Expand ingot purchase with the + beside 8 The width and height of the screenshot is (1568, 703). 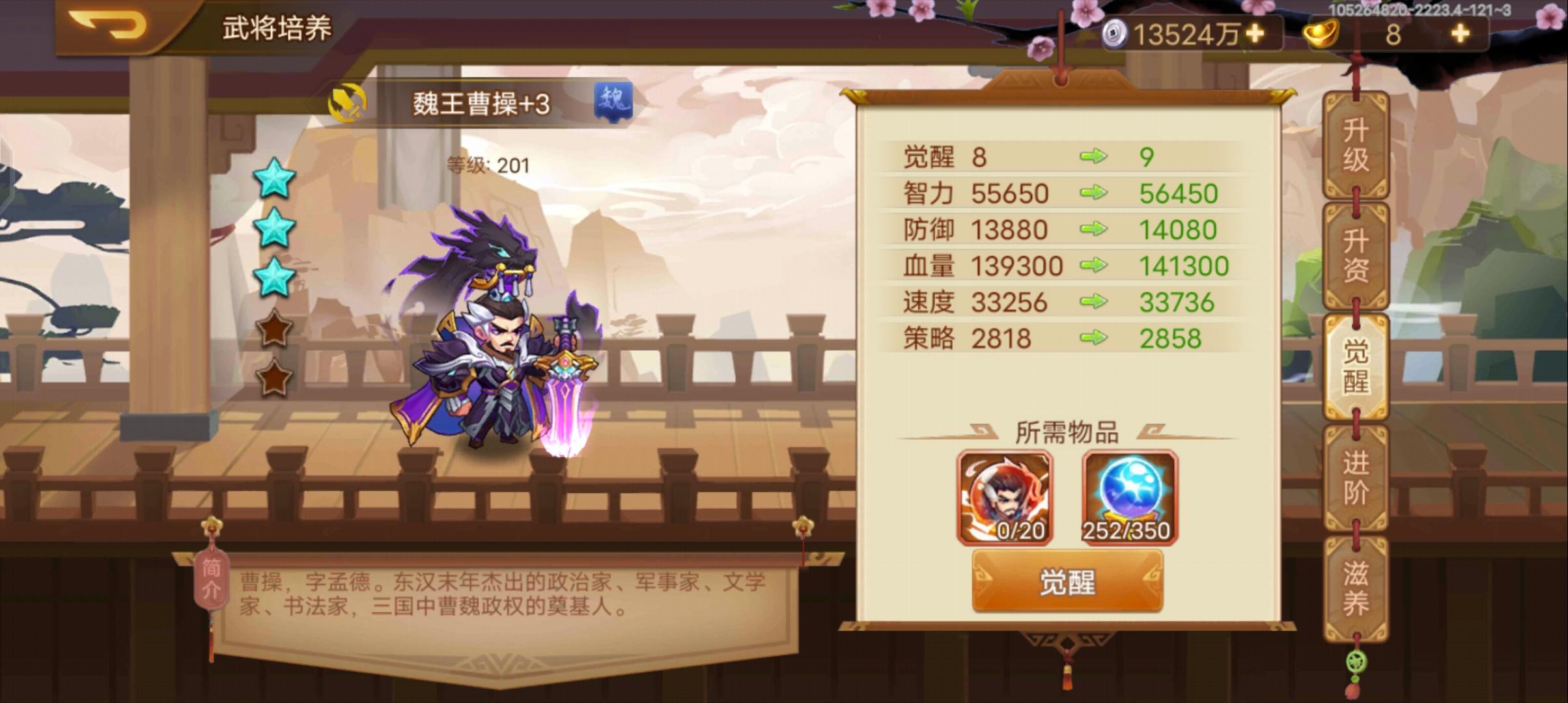[1461, 36]
